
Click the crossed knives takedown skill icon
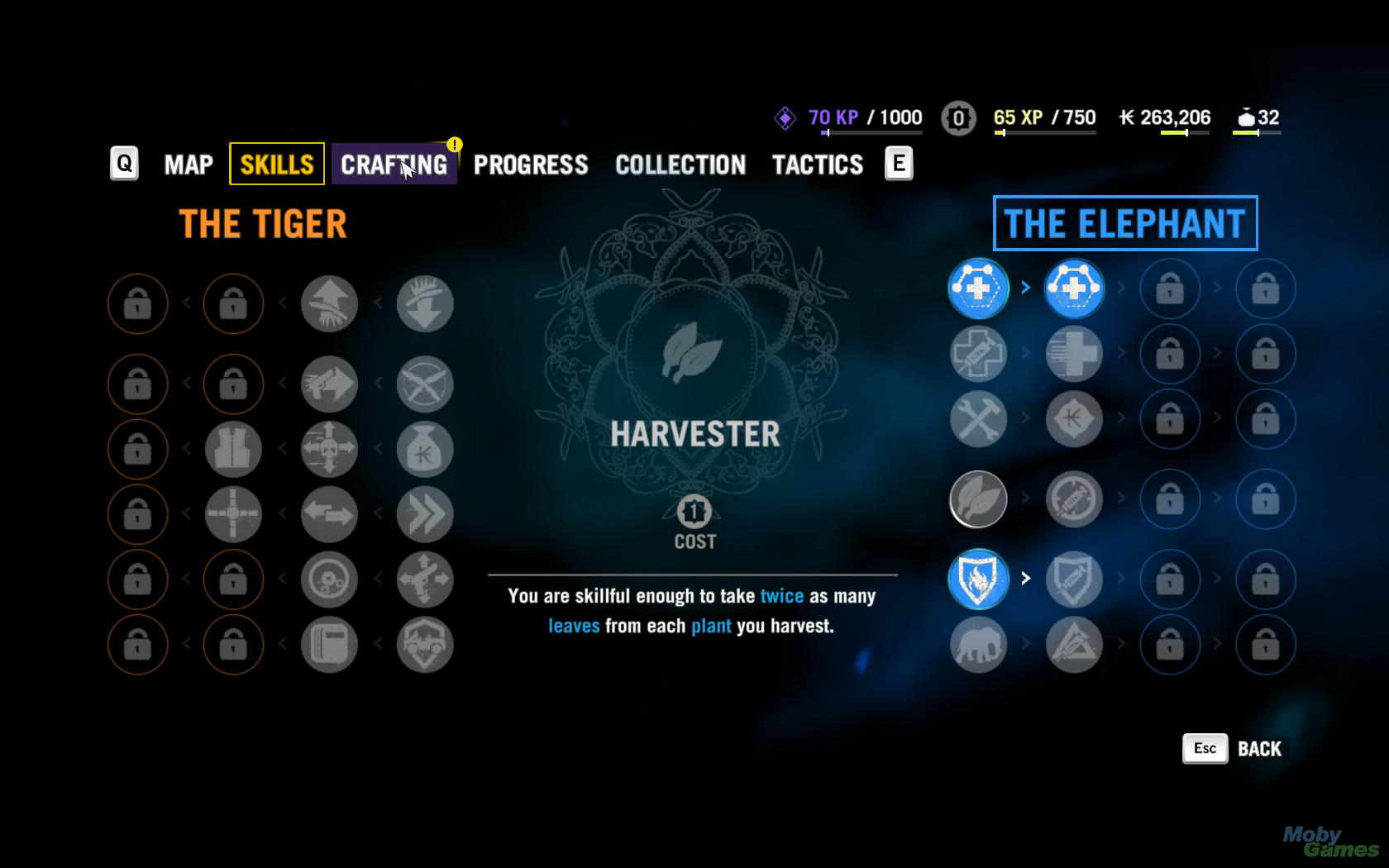(425, 384)
